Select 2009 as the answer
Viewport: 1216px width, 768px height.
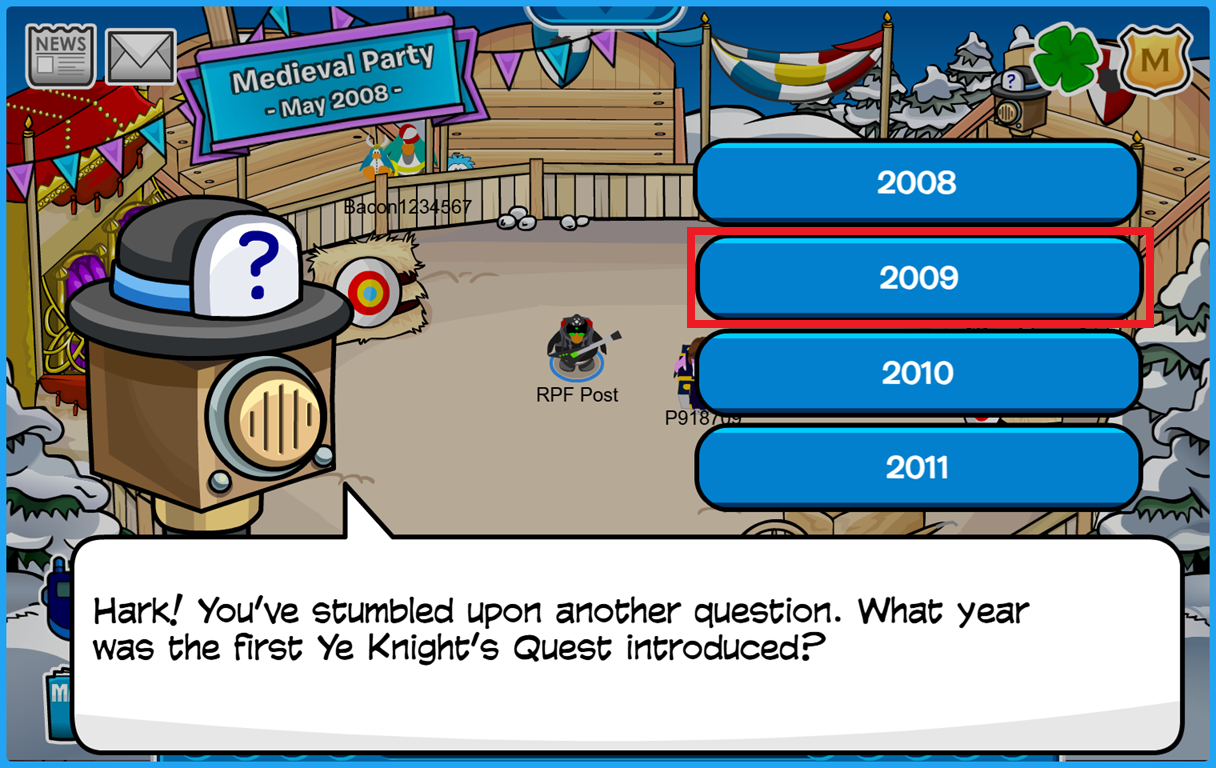(917, 278)
